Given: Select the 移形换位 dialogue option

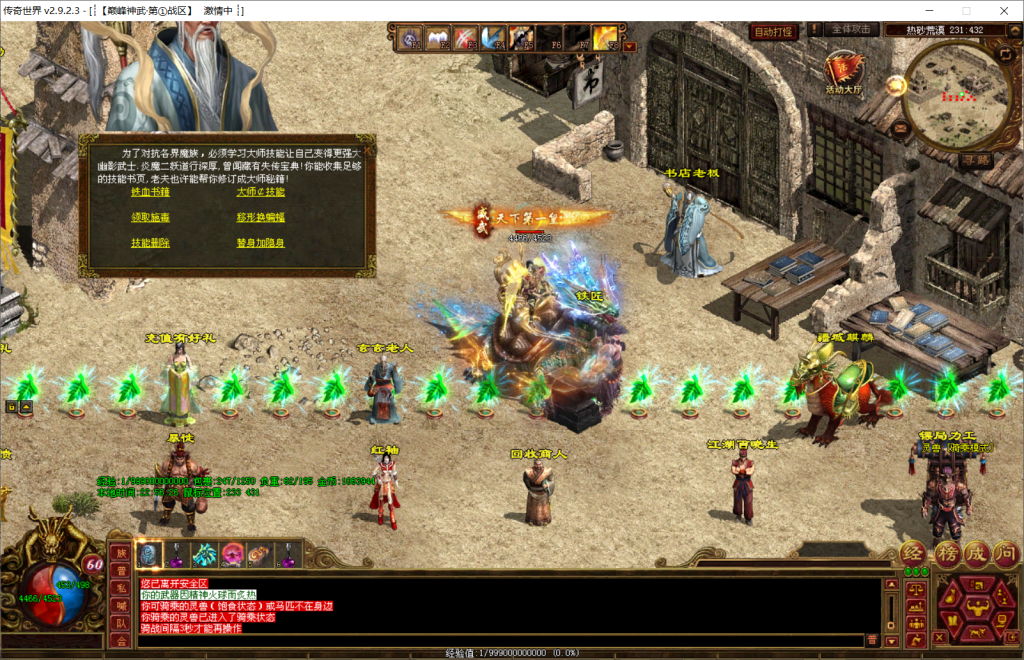Looking at the screenshot, I should [x=261, y=217].
